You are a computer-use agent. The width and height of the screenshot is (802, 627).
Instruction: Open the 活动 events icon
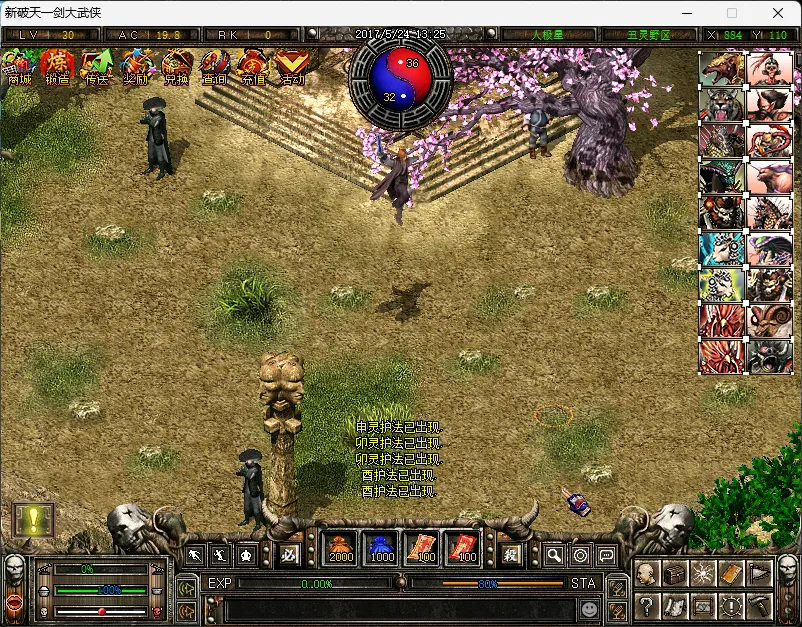[x=292, y=67]
